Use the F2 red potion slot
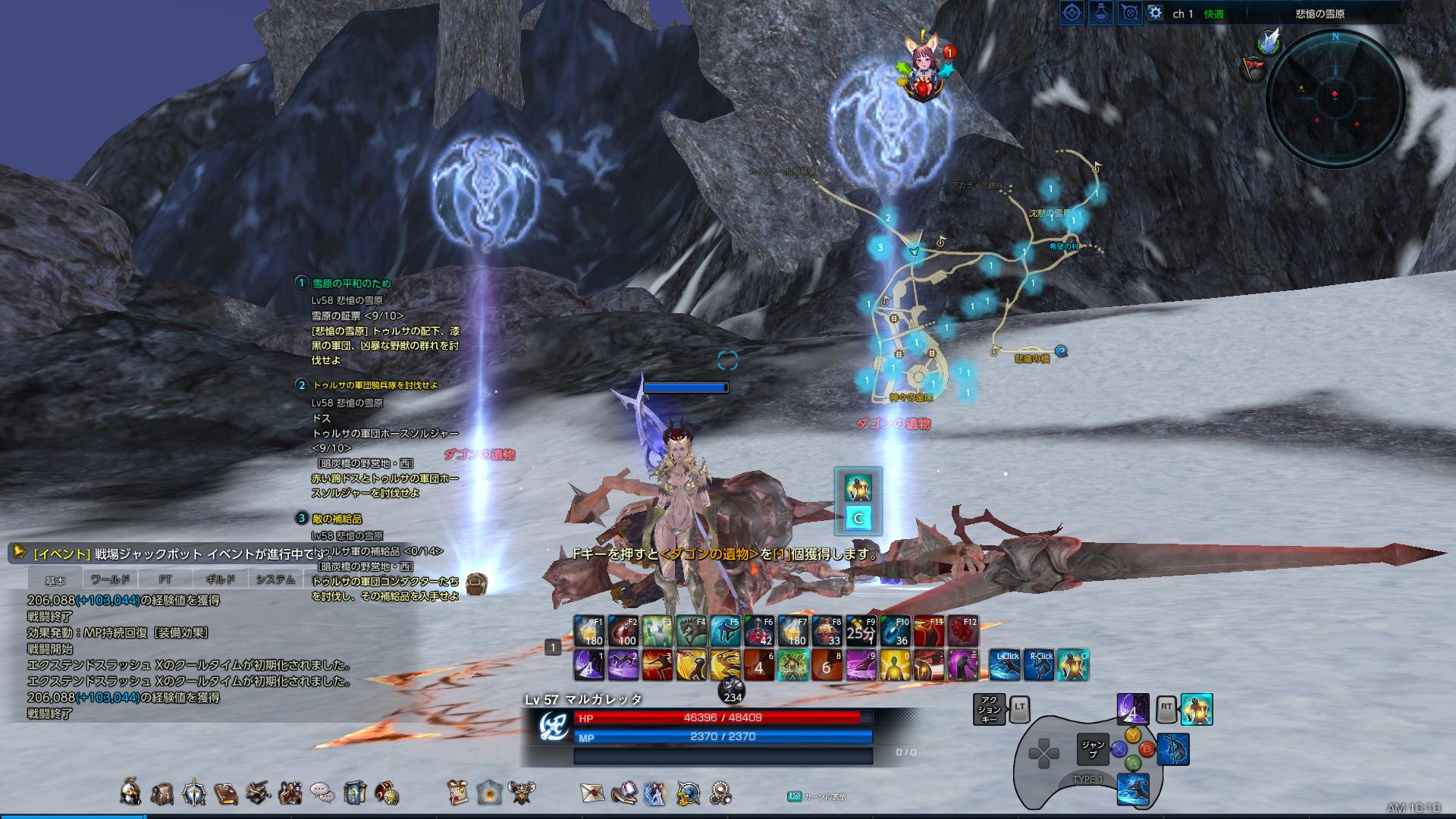 coord(623,631)
